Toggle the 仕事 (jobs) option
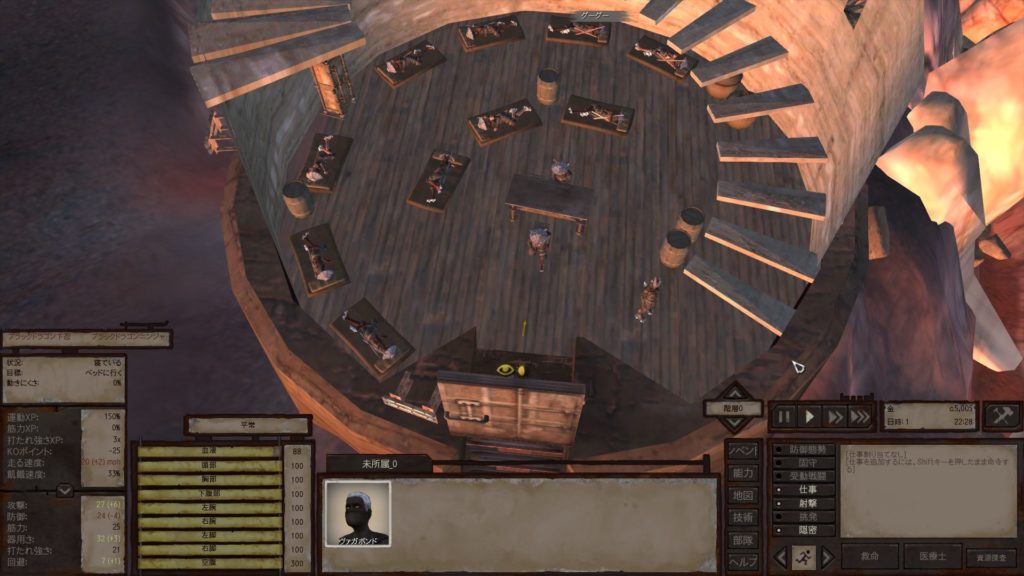The height and width of the screenshot is (576, 1024). pyautogui.click(x=803, y=490)
